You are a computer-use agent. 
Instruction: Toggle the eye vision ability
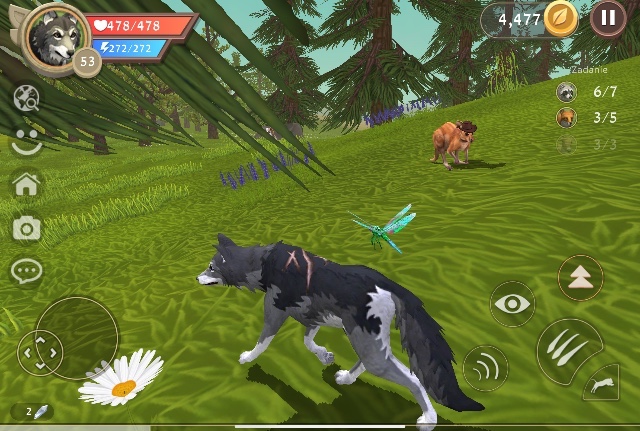(x=512, y=304)
